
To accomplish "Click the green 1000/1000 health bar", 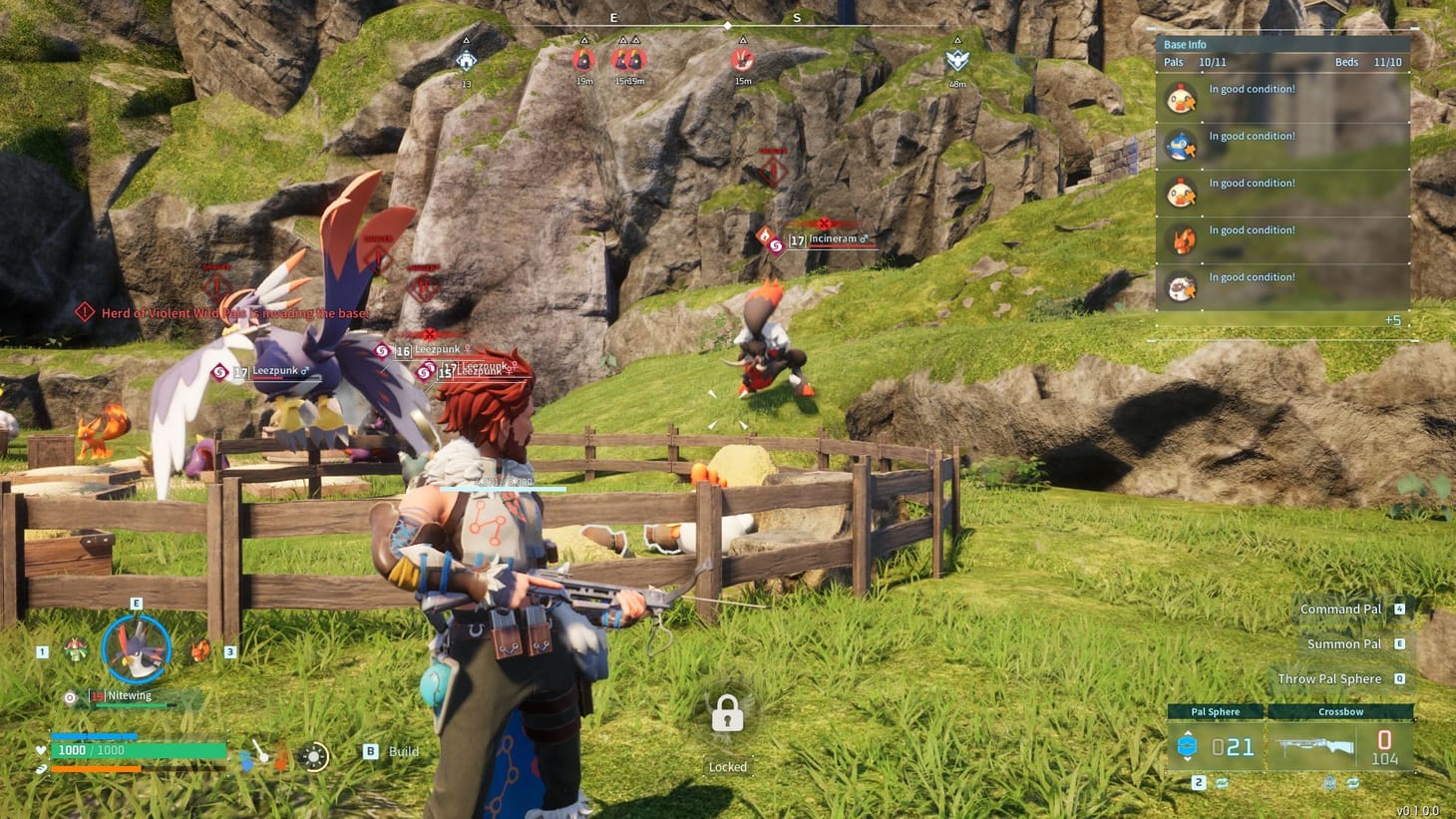I will pos(140,749).
